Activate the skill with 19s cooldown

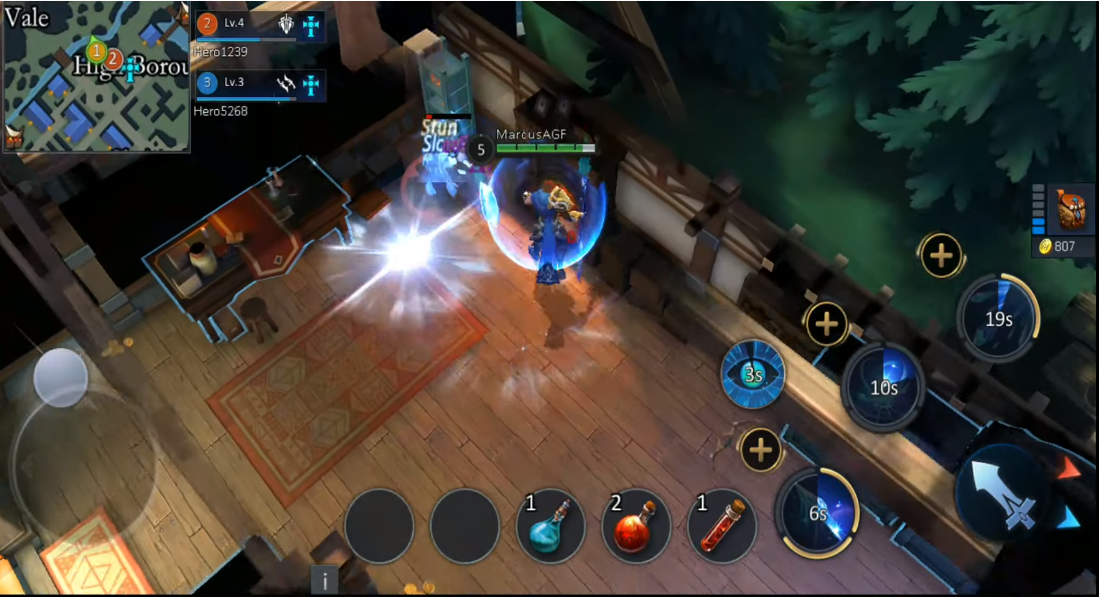[x=998, y=319]
